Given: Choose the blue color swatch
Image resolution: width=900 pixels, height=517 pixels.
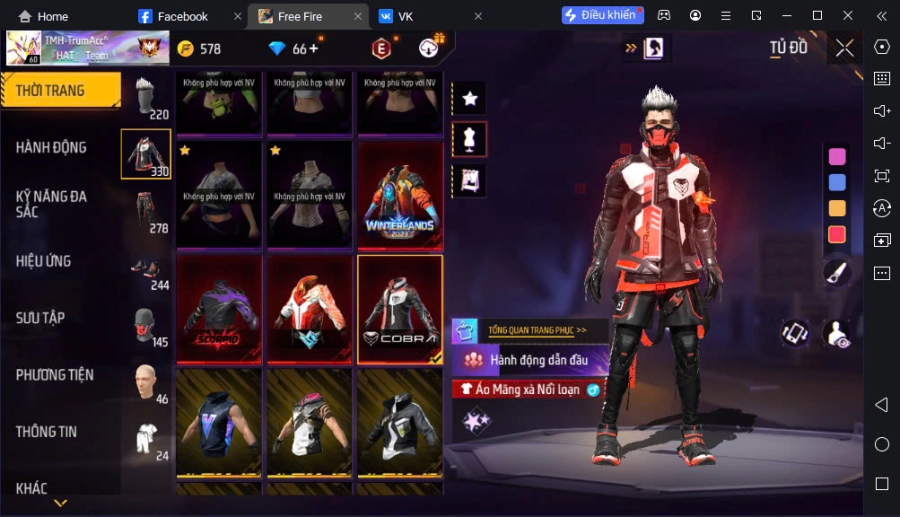Looking at the screenshot, I should click(x=837, y=182).
